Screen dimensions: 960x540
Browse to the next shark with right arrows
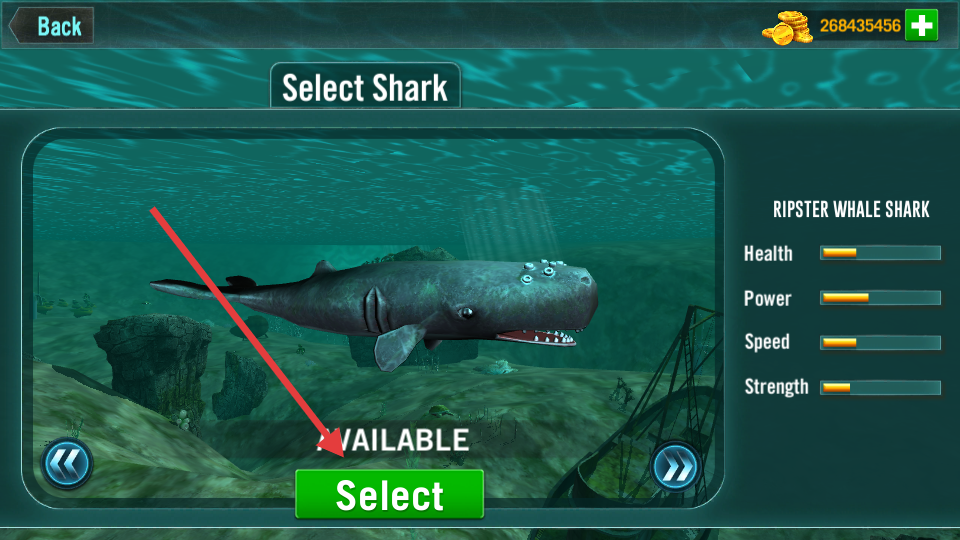click(675, 465)
